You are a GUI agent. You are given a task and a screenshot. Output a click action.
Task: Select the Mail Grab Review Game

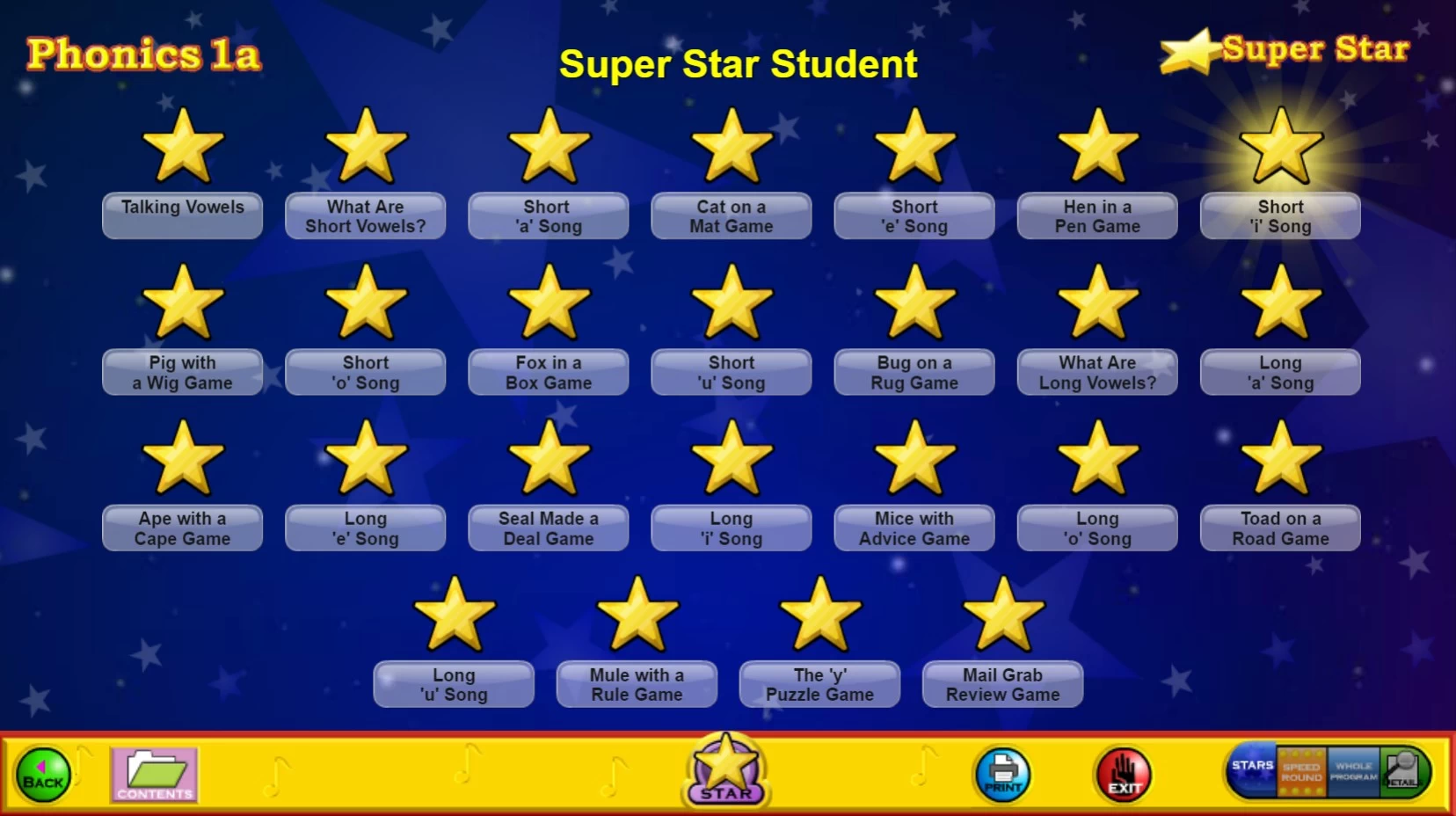pyautogui.click(x=1002, y=685)
